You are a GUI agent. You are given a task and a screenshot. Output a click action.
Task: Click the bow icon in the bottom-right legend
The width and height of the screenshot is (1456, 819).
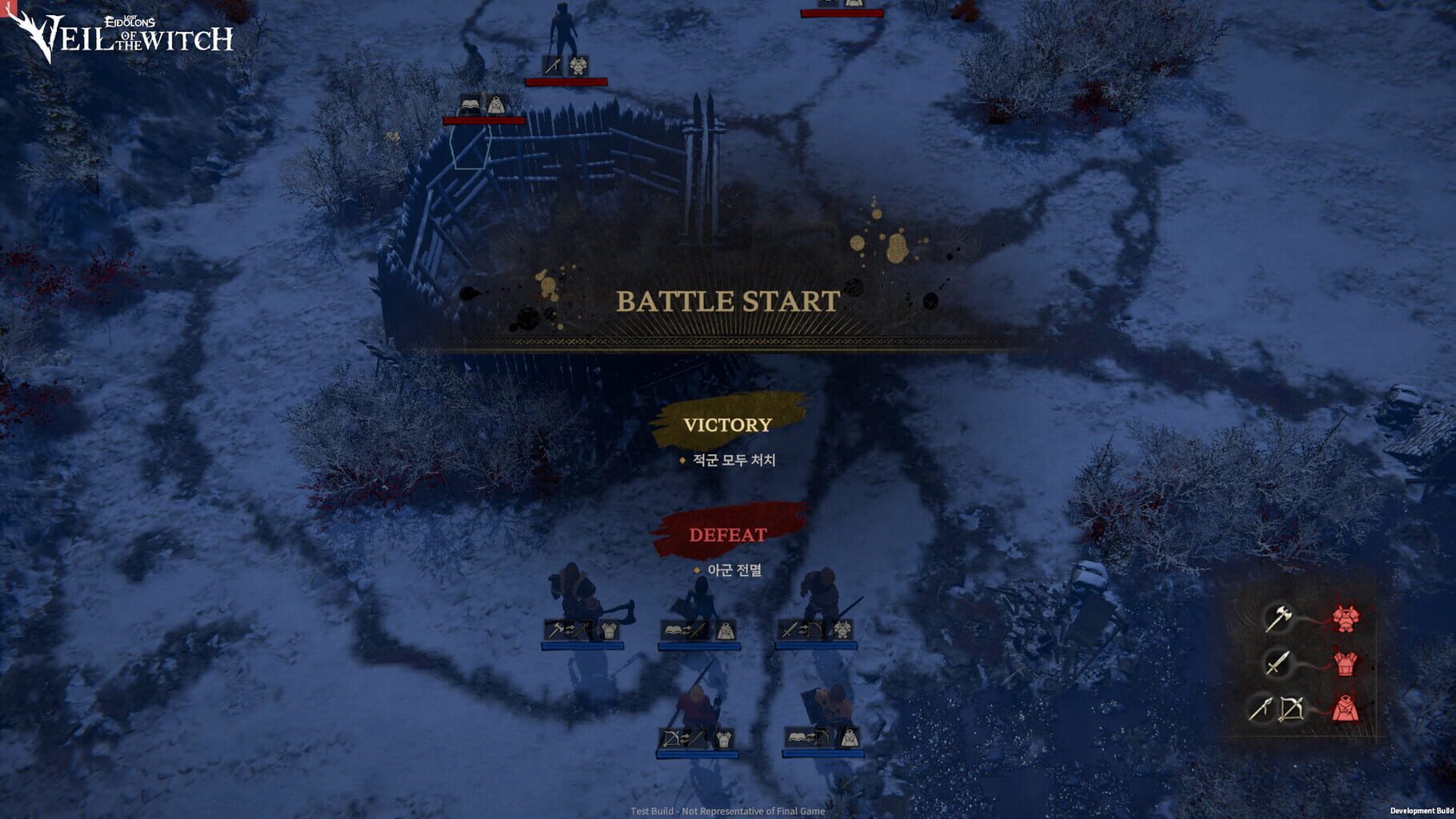pyautogui.click(x=1291, y=709)
